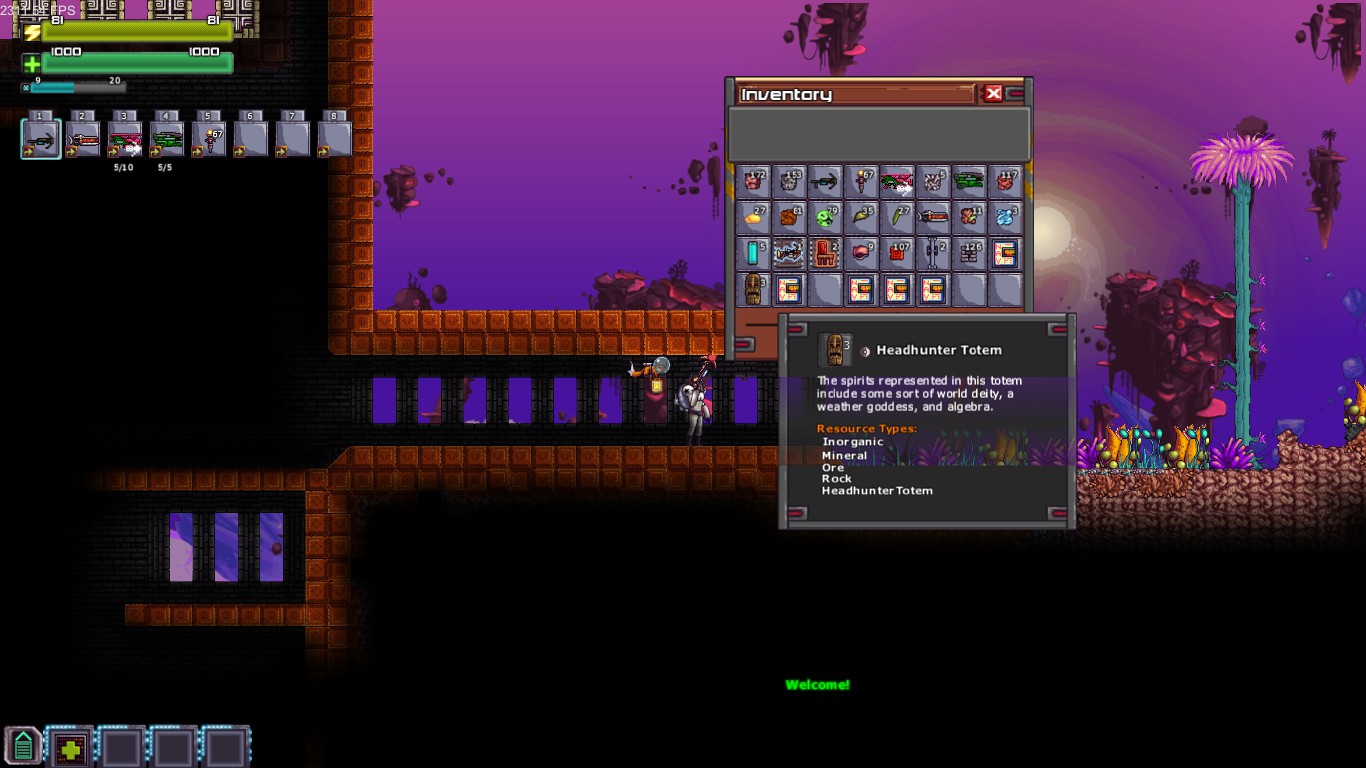Screen dimensions: 1366x768
Task: Choose the green launcher in hotbar slot 4
Action: pos(167,139)
